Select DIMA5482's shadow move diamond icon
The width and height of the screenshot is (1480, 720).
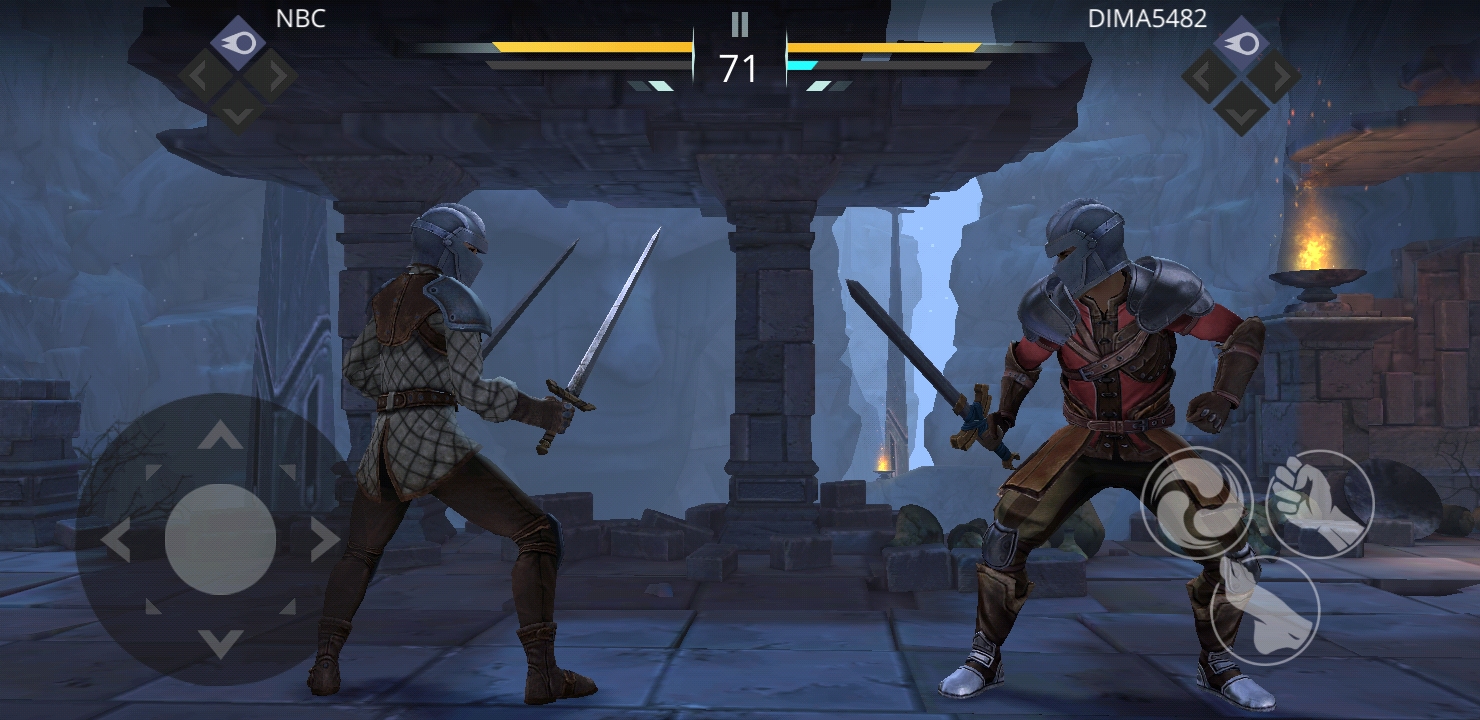pos(1240,43)
